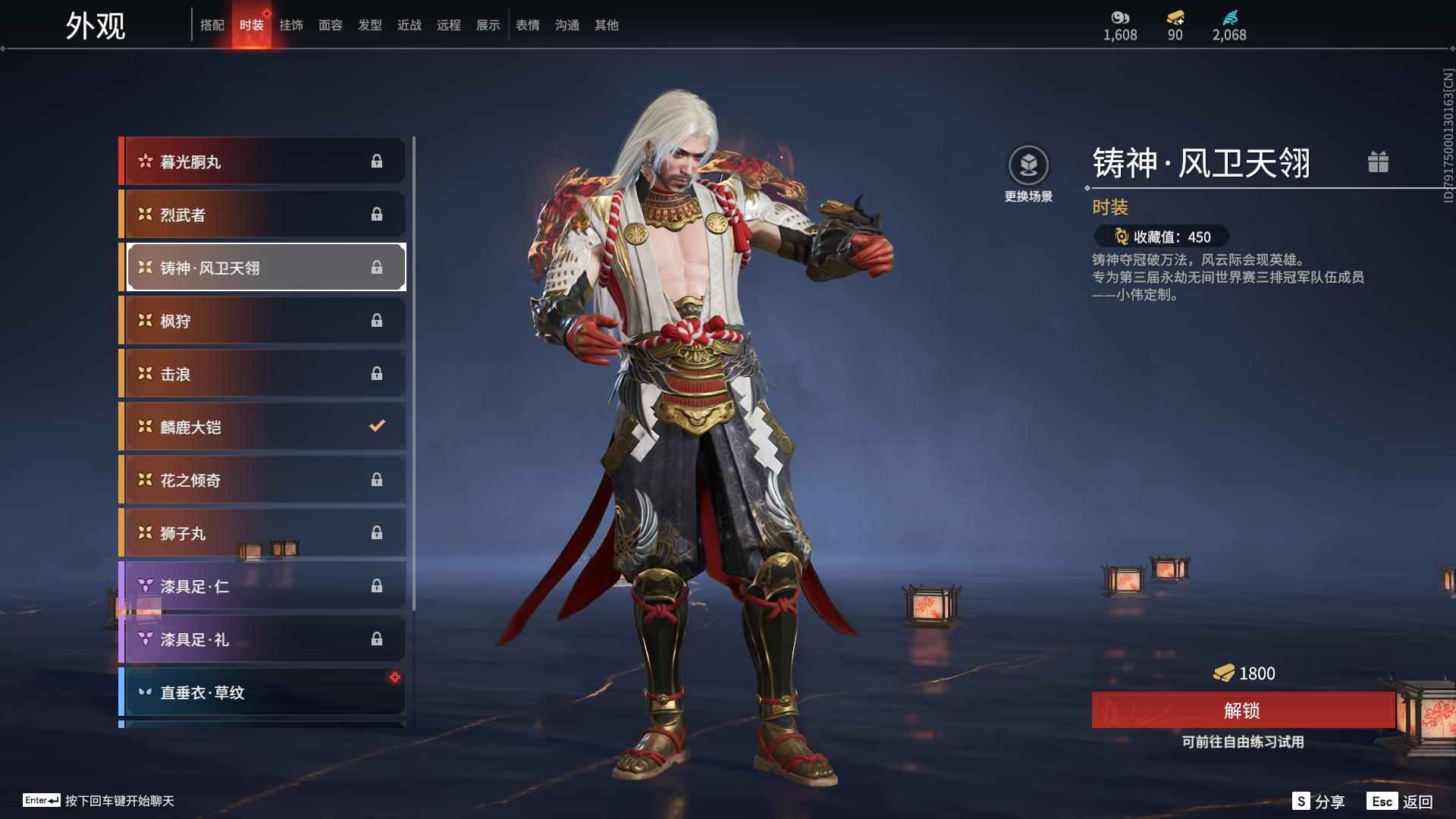
Task: Click the lock icon on 狮子丸
Action: (x=378, y=533)
